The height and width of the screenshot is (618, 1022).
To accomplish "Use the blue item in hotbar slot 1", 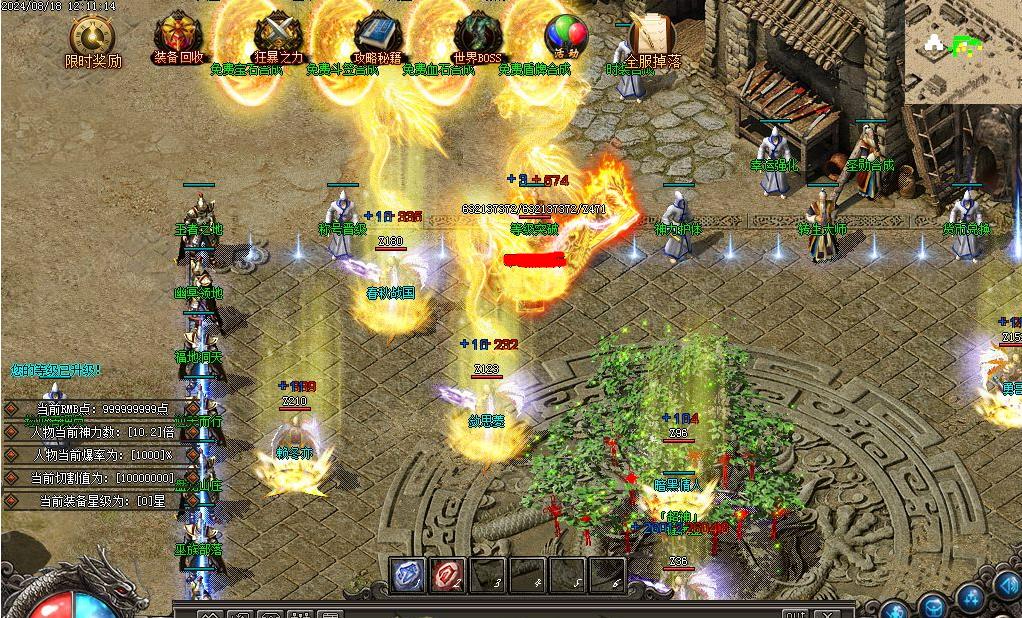I will (407, 576).
